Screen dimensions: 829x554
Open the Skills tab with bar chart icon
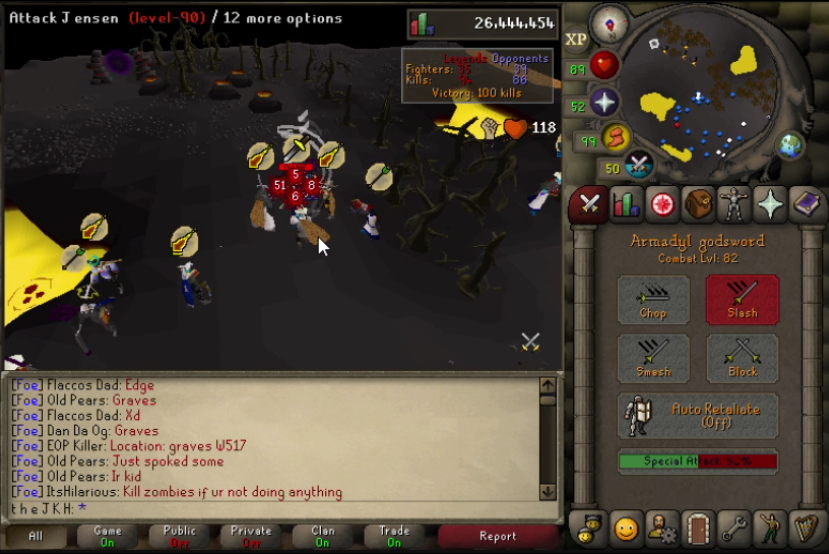tap(626, 204)
